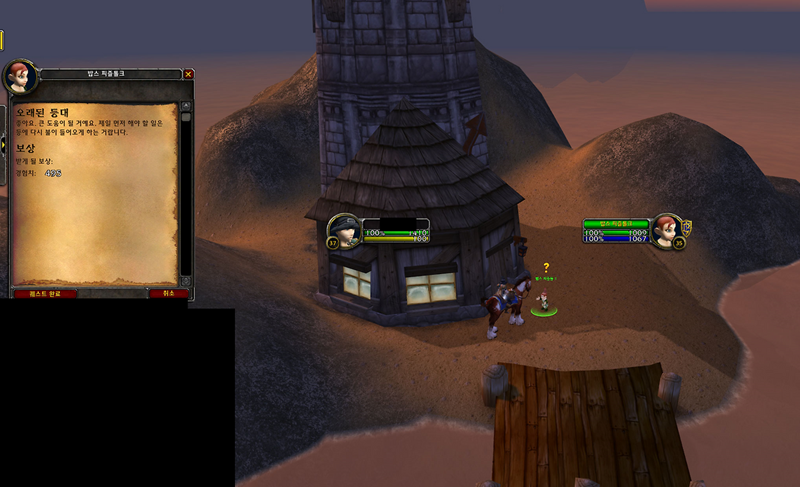
Task: Click the 퀘스트 완료 (Complete Quest) button
Action: click(x=45, y=293)
